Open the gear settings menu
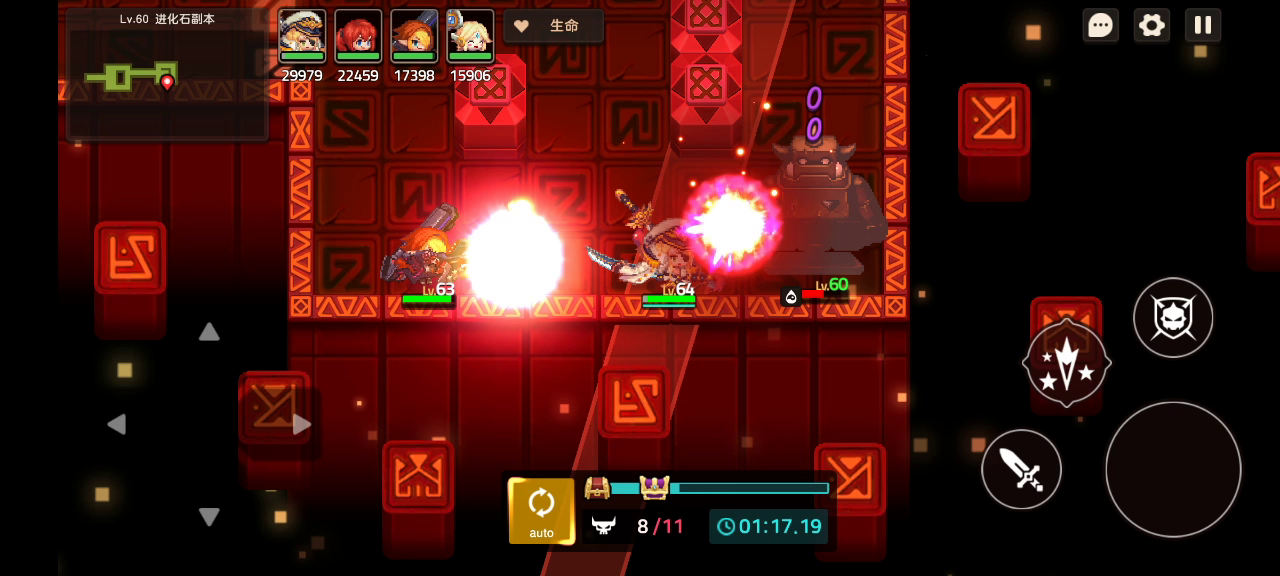This screenshot has width=1280, height=576. click(x=1152, y=25)
